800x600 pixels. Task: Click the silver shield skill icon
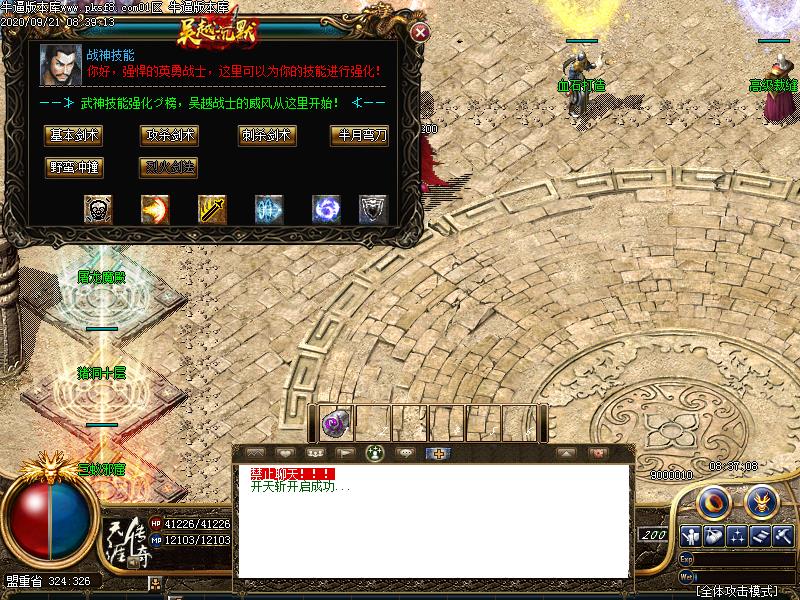[x=373, y=209]
